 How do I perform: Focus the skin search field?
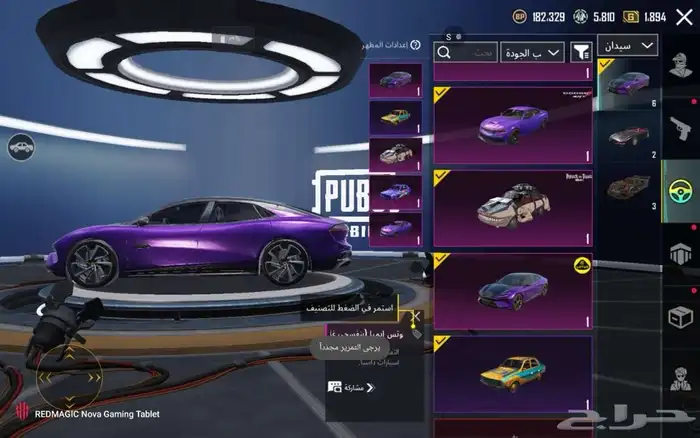tap(466, 52)
